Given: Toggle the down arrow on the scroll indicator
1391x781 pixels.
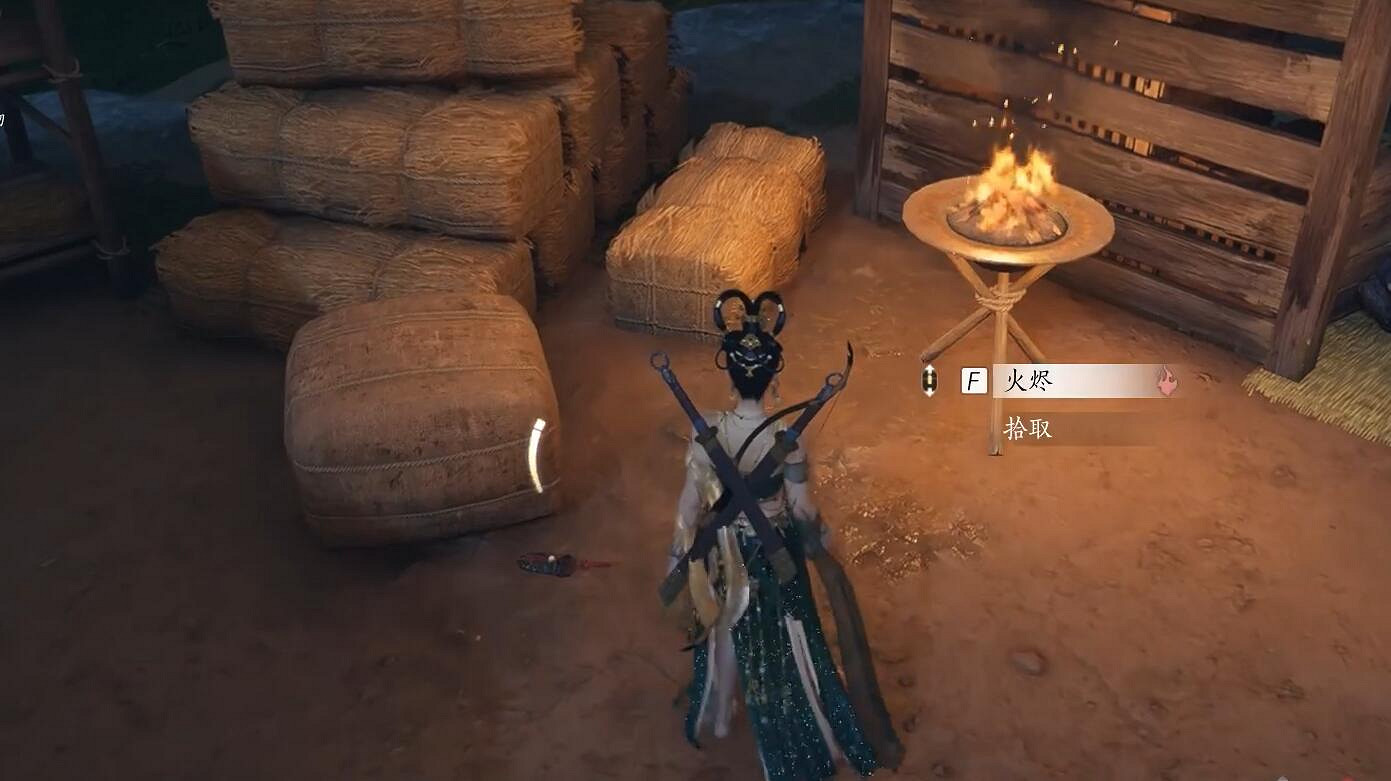Looking at the screenshot, I should point(930,393).
